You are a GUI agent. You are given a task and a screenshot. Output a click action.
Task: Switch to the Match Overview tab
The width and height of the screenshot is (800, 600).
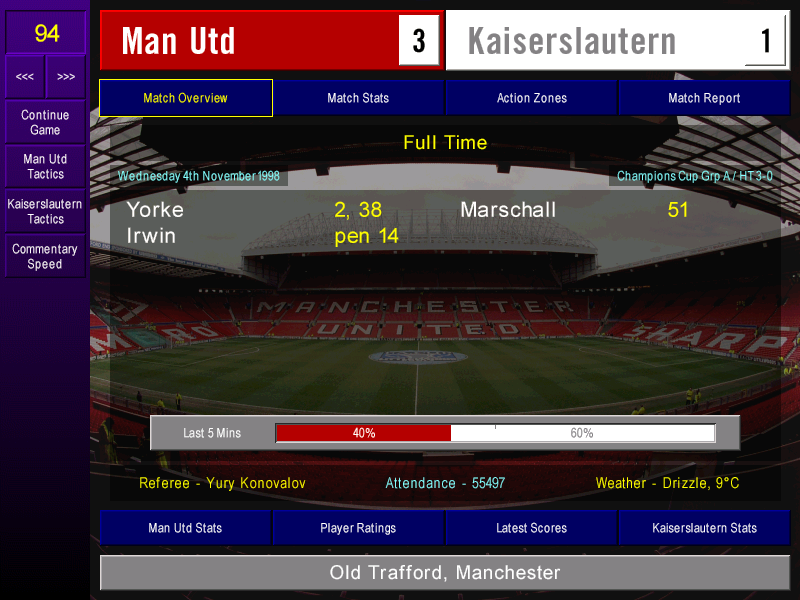(x=186, y=98)
